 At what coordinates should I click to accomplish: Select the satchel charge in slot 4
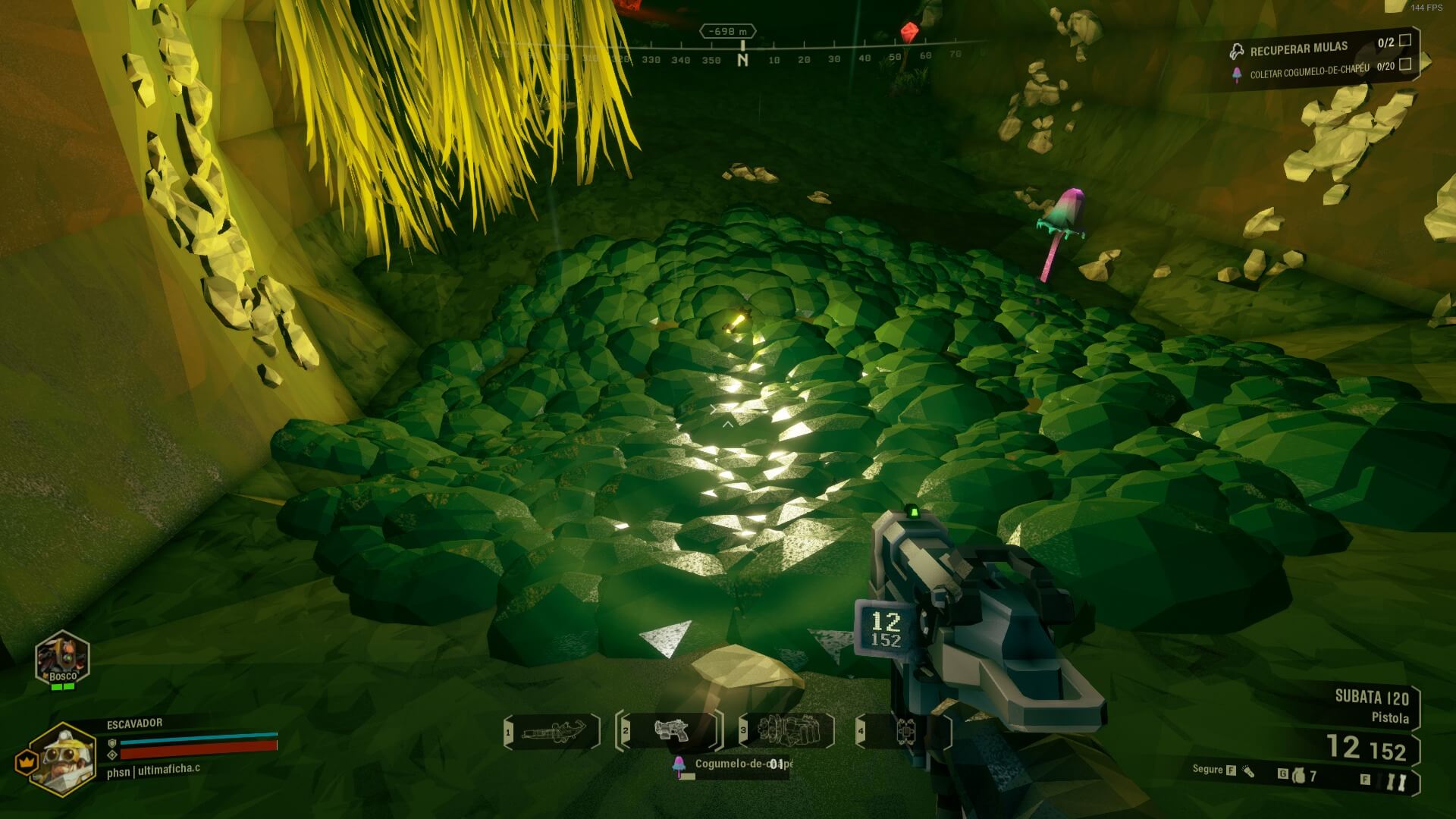905,732
